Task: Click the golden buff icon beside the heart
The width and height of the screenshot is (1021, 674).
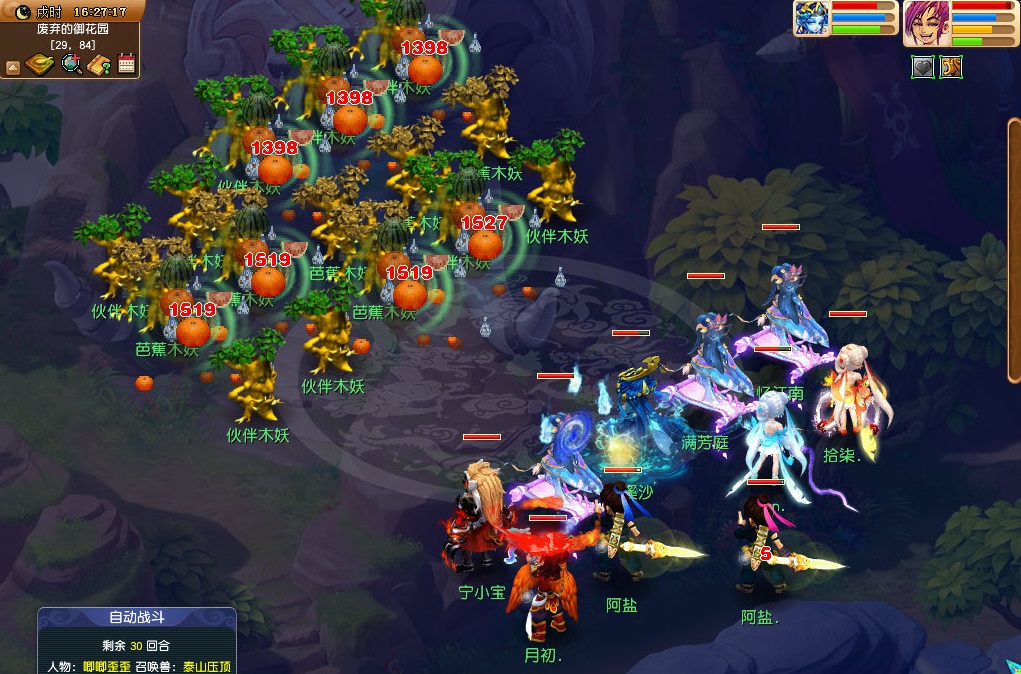Action: click(951, 67)
